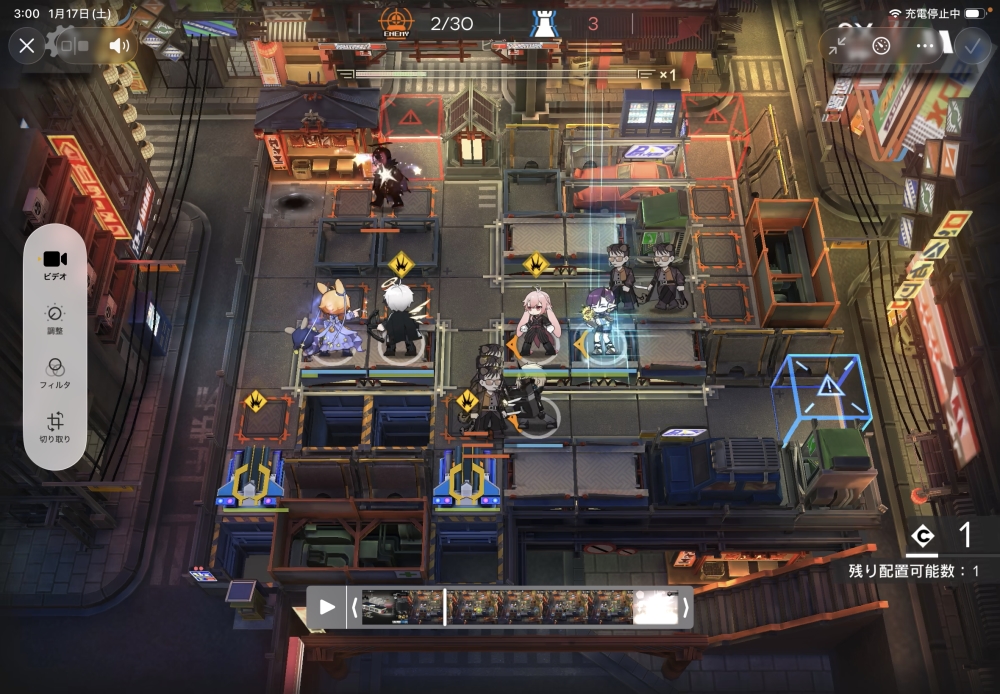This screenshot has height=694, width=1000.
Task: Select the white-haired operator with skill ready
Action: [x=402, y=322]
